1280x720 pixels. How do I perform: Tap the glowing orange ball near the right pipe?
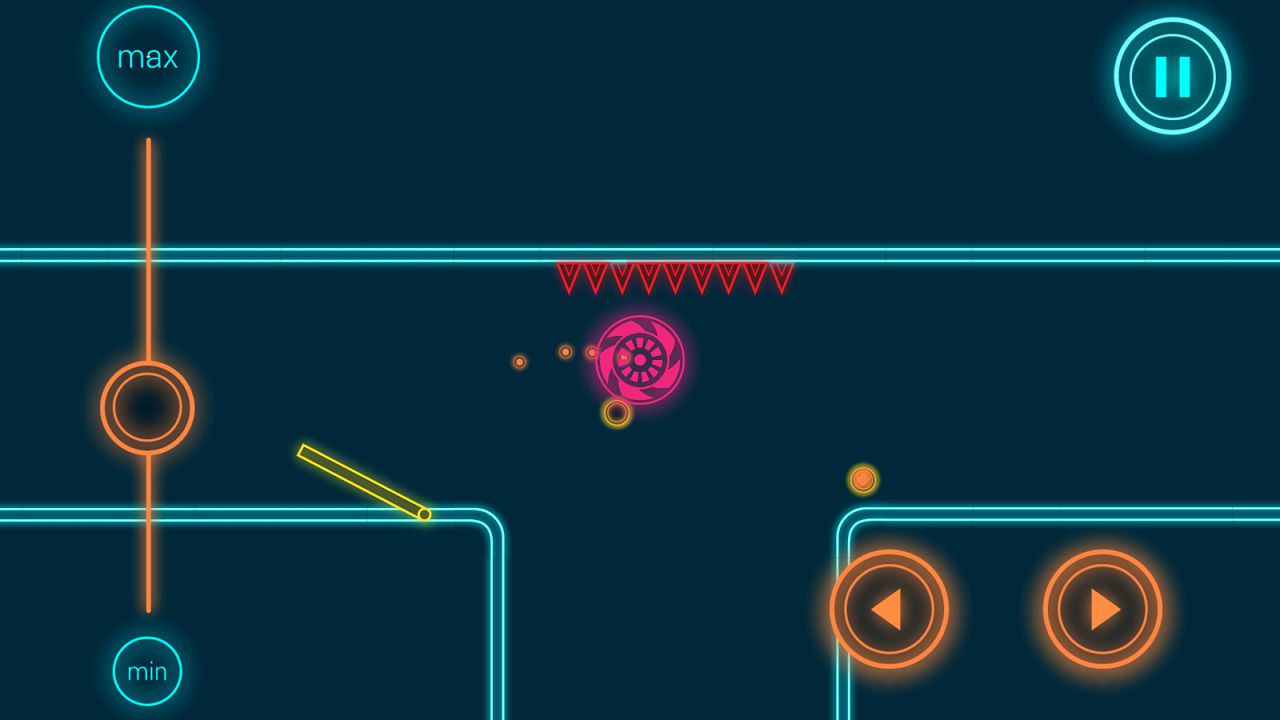pyautogui.click(x=862, y=481)
